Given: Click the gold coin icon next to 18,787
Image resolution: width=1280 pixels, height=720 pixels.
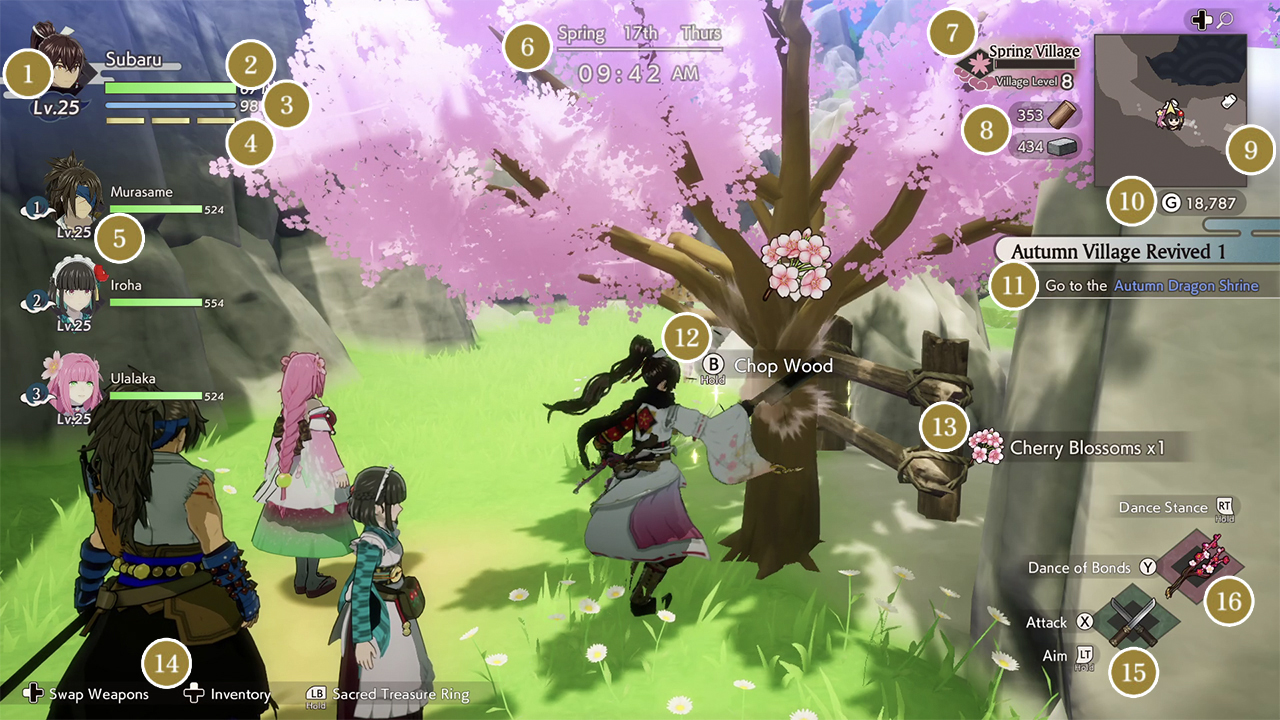Looking at the screenshot, I should pyautogui.click(x=1169, y=202).
